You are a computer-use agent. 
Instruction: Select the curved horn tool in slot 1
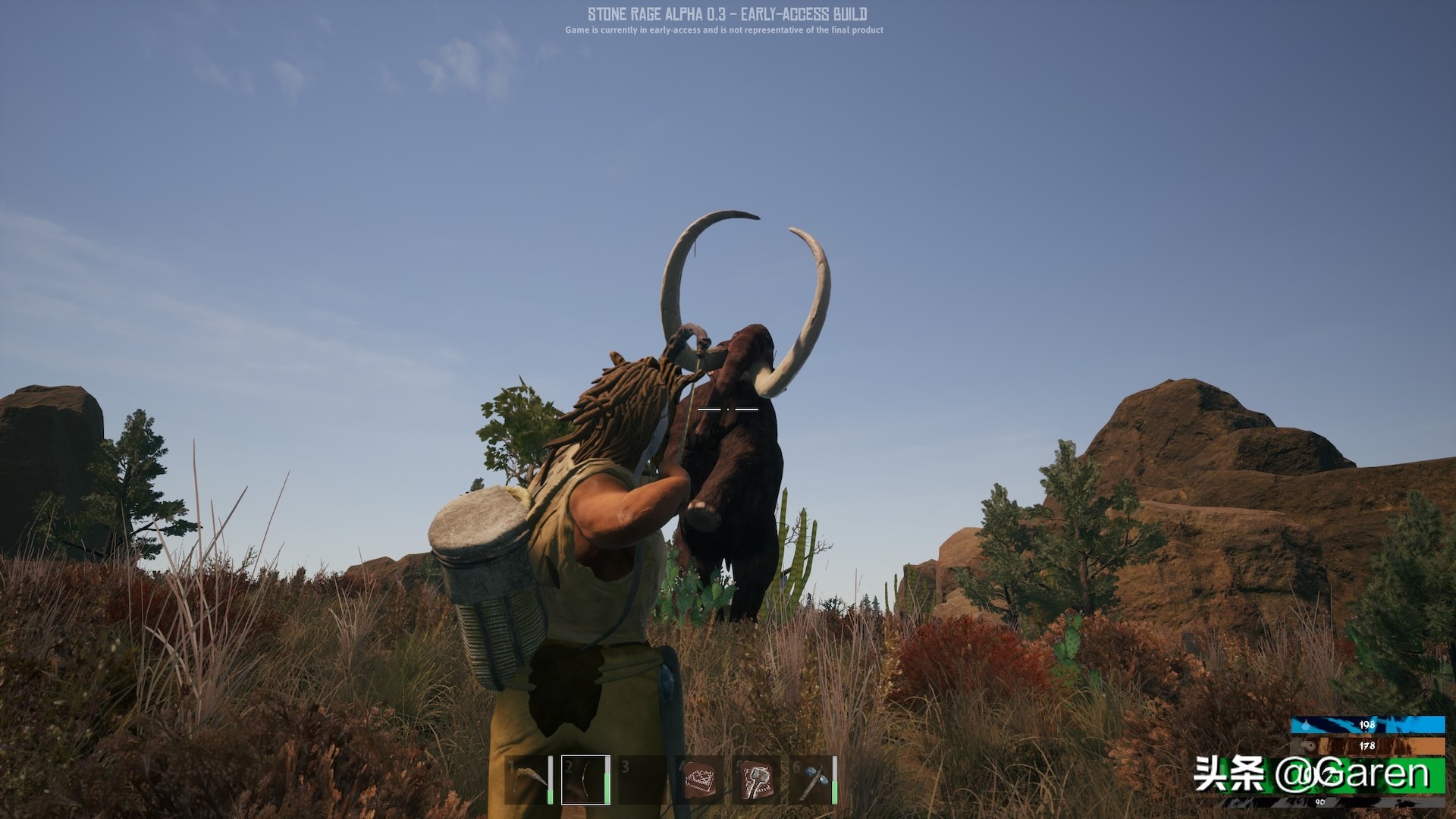529,780
